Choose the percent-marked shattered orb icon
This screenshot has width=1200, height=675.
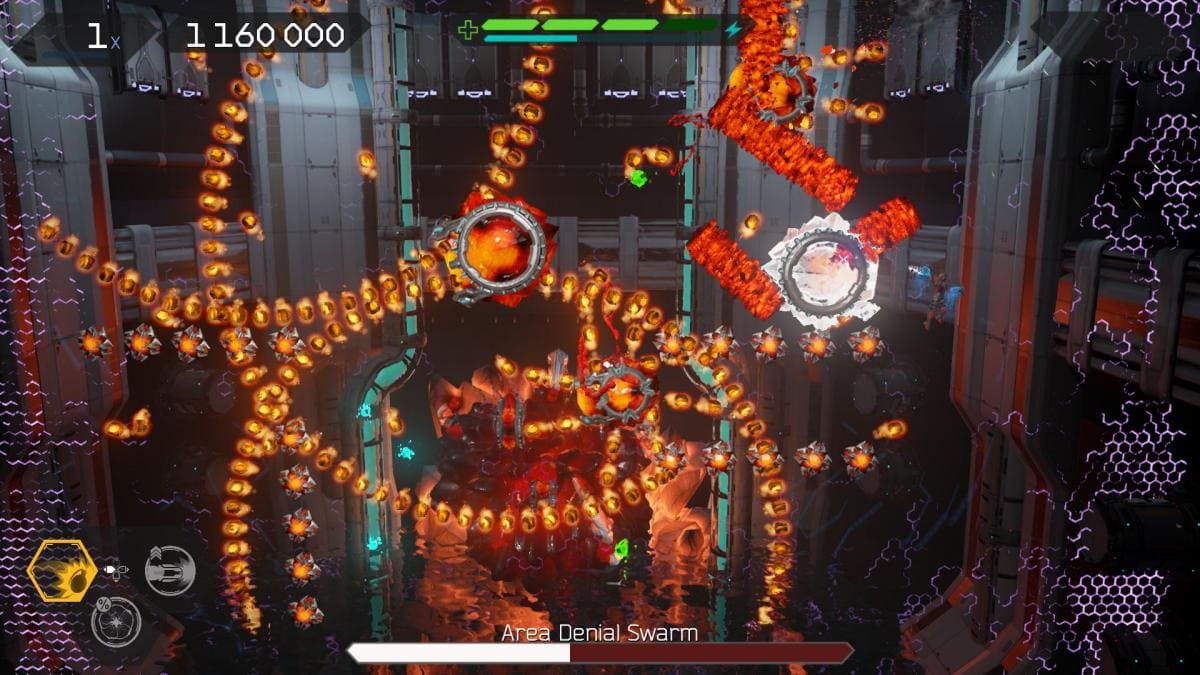[116, 621]
